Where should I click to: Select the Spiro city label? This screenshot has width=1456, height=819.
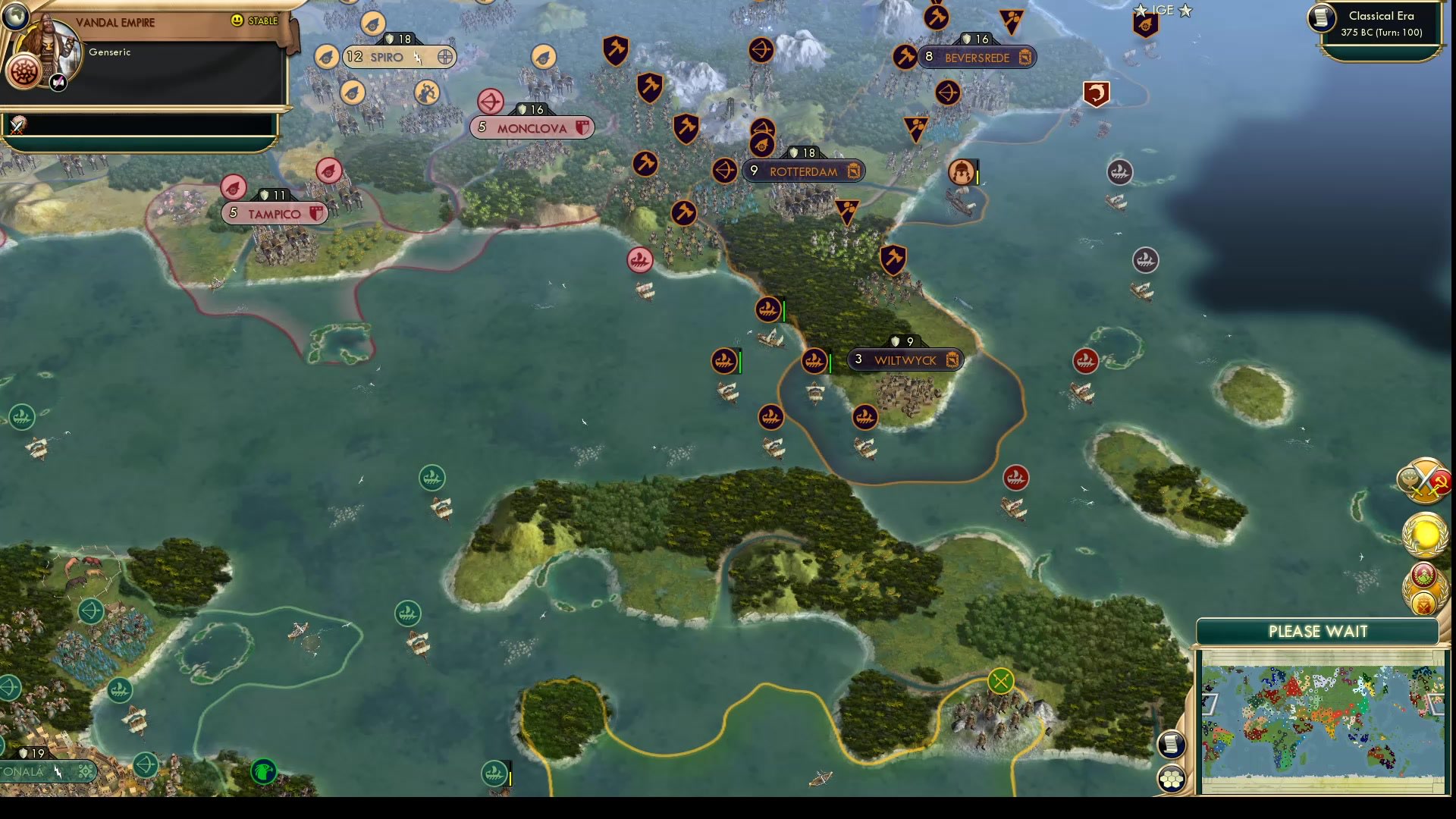389,56
